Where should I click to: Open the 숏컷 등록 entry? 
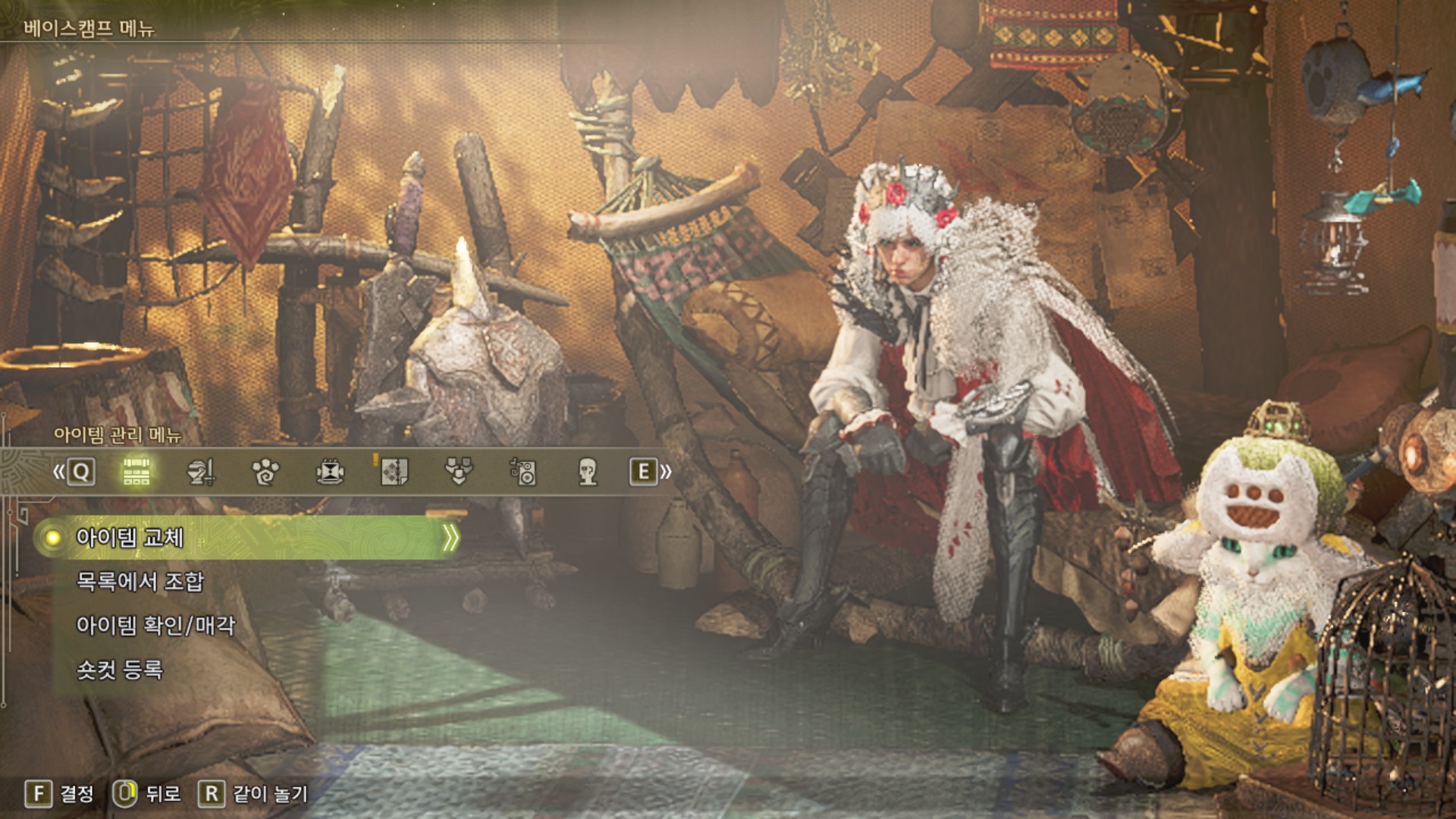120,670
